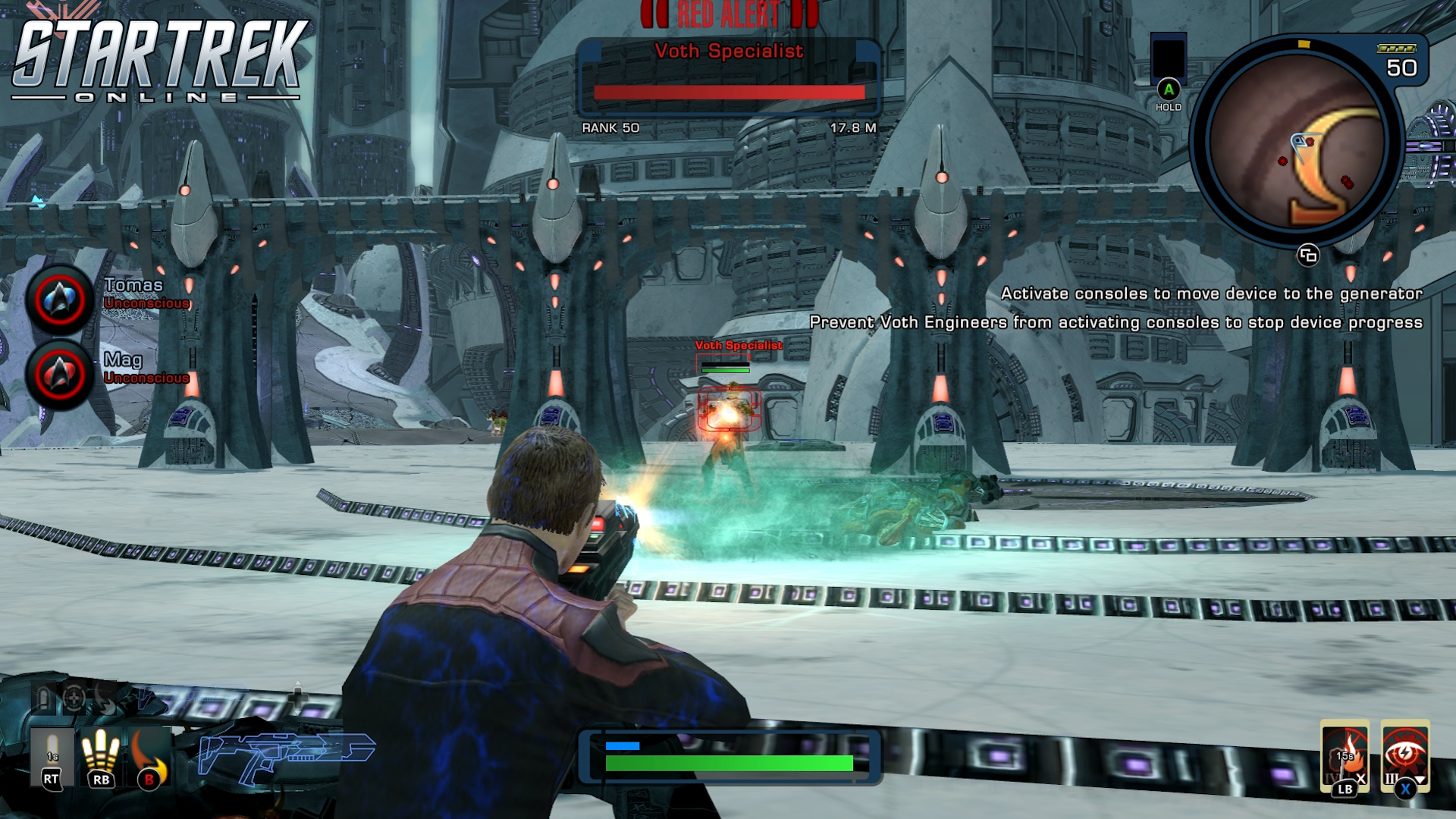Activate the lightning eye ability card
Viewport: 1456px width, 819px height.
tap(1404, 755)
